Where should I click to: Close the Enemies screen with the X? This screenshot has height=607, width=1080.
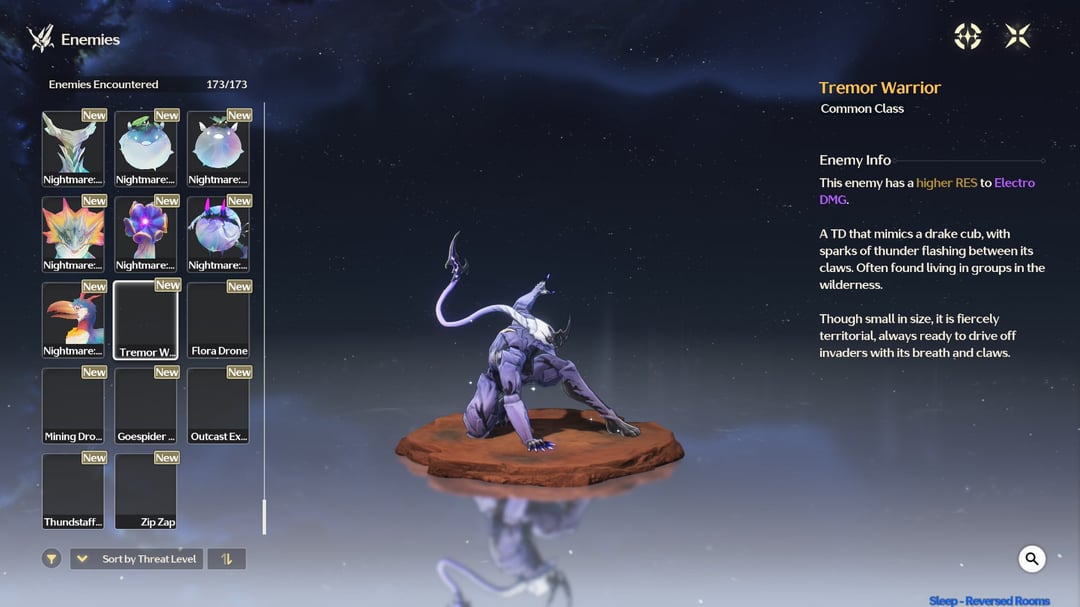click(1017, 37)
